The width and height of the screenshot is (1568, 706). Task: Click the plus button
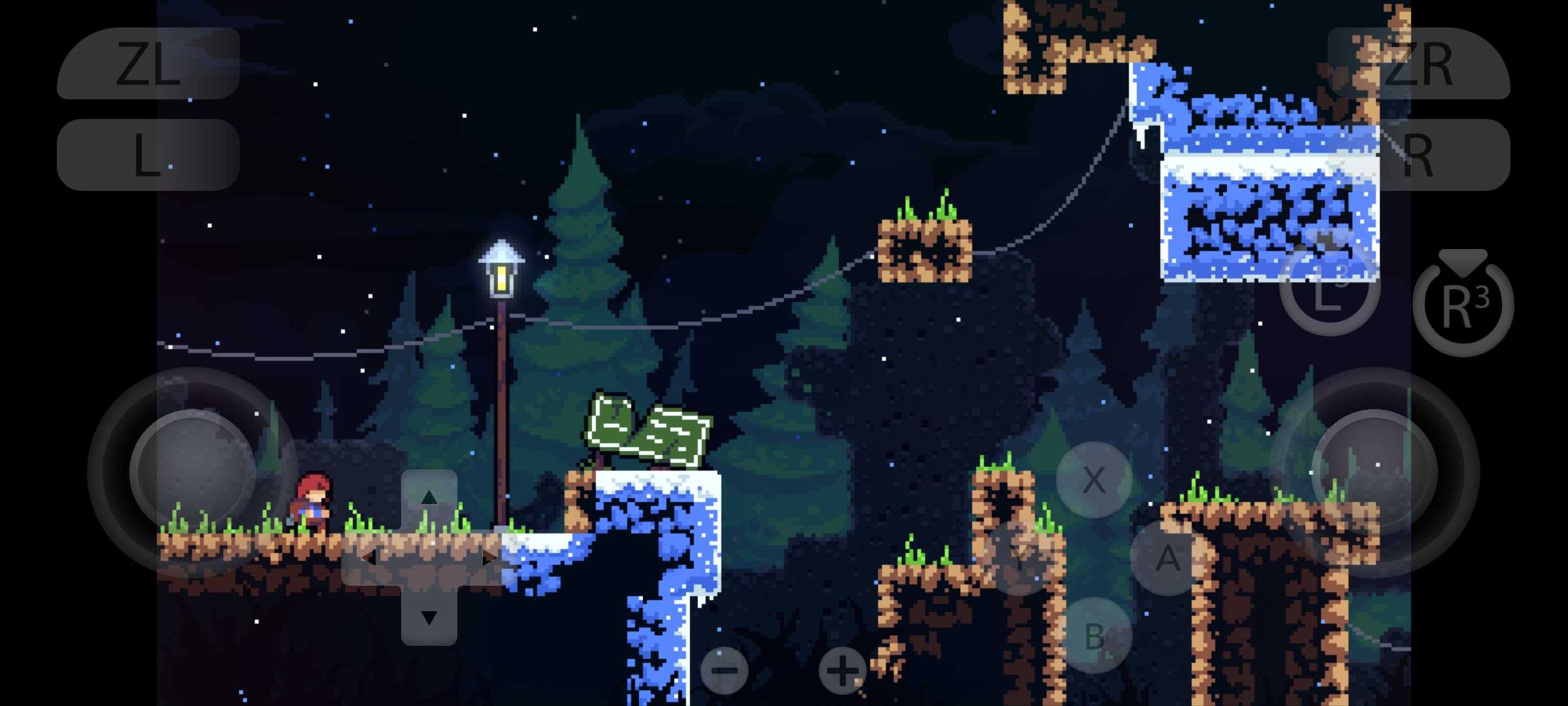[842, 671]
